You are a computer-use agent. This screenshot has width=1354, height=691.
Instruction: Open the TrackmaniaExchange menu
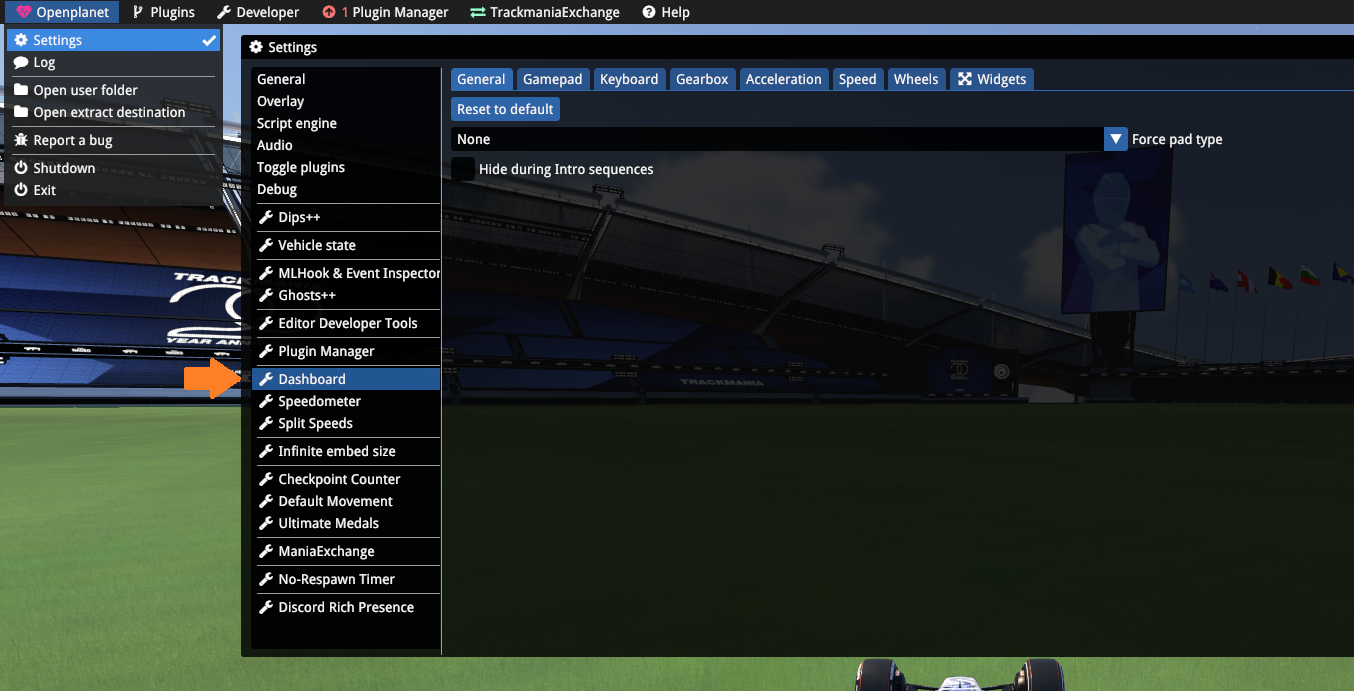coord(545,12)
